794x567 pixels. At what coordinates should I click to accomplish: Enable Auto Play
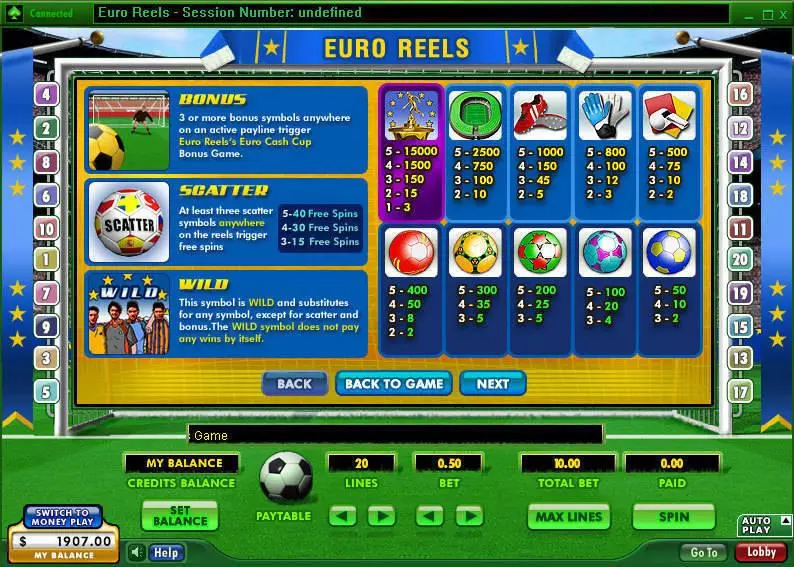click(755, 525)
